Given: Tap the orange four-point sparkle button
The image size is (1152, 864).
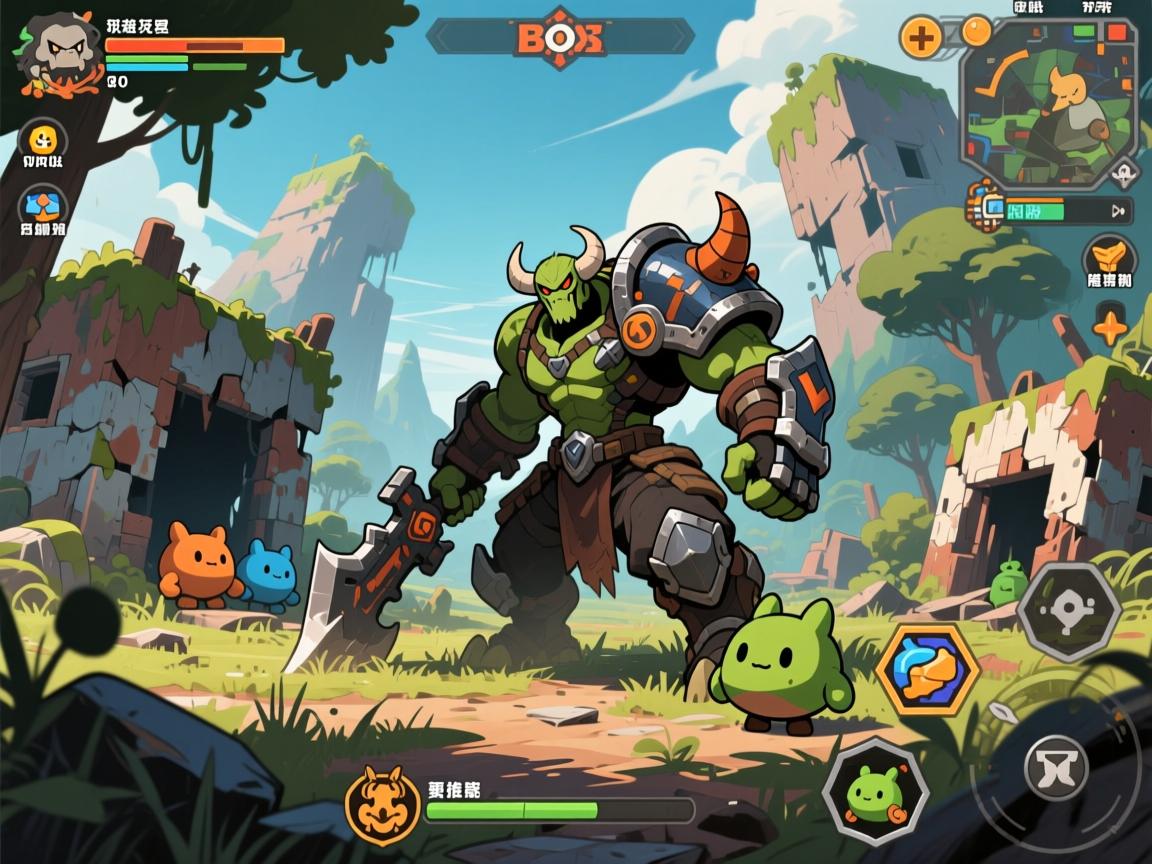Looking at the screenshot, I should 1110,327.
